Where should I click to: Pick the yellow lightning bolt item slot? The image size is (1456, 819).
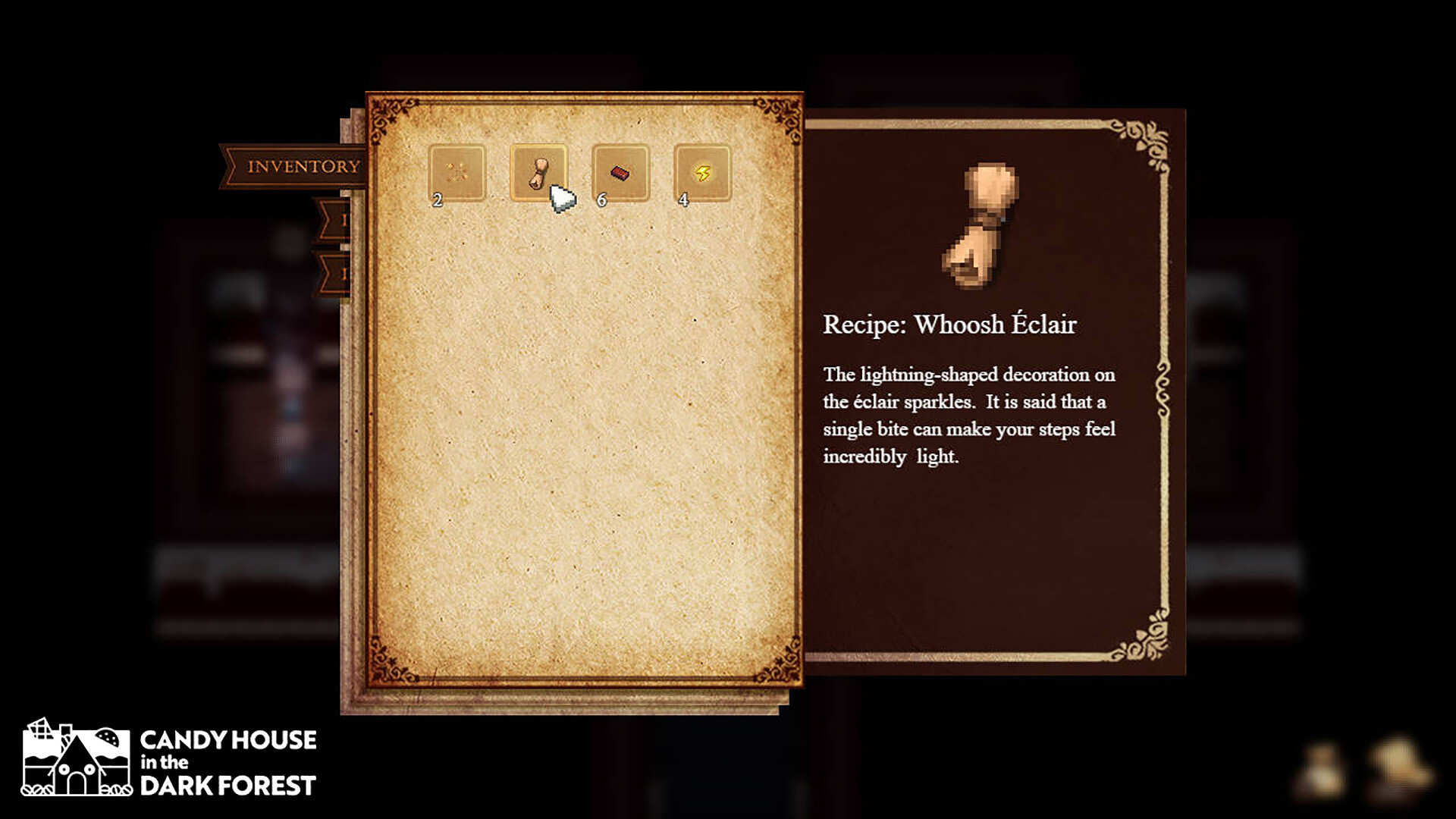[x=702, y=173]
